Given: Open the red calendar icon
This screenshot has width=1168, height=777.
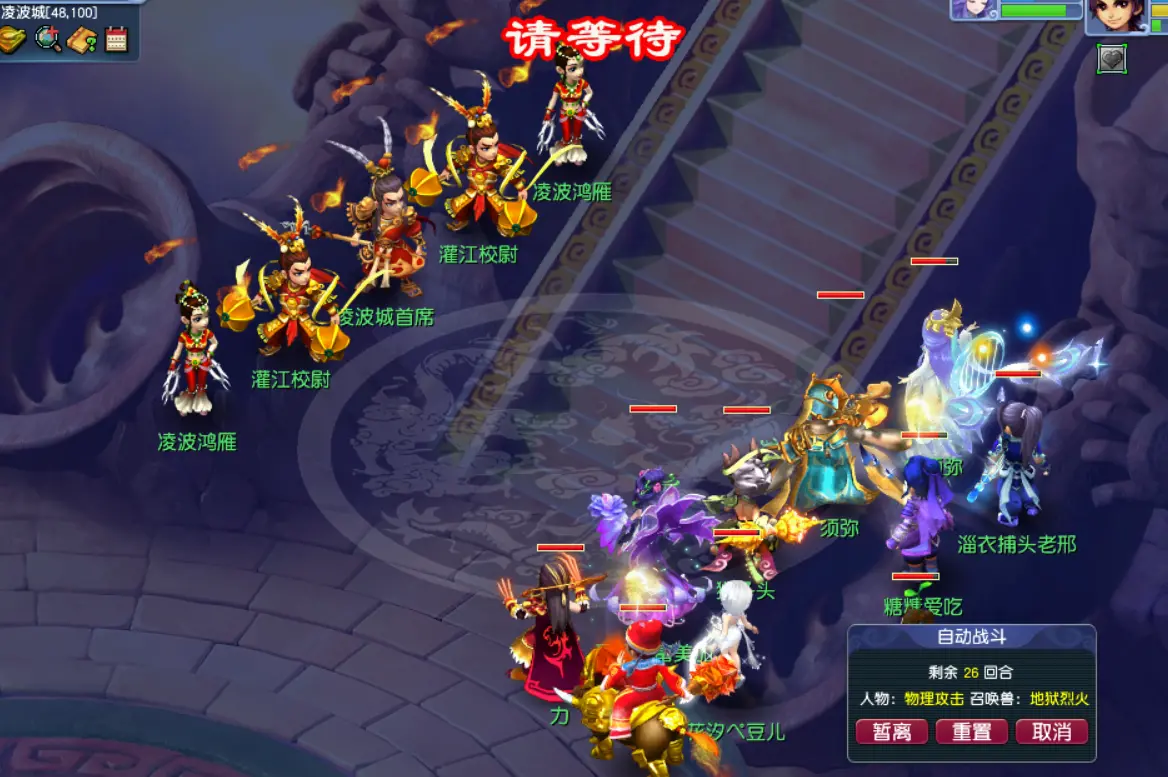Looking at the screenshot, I should click(x=116, y=39).
